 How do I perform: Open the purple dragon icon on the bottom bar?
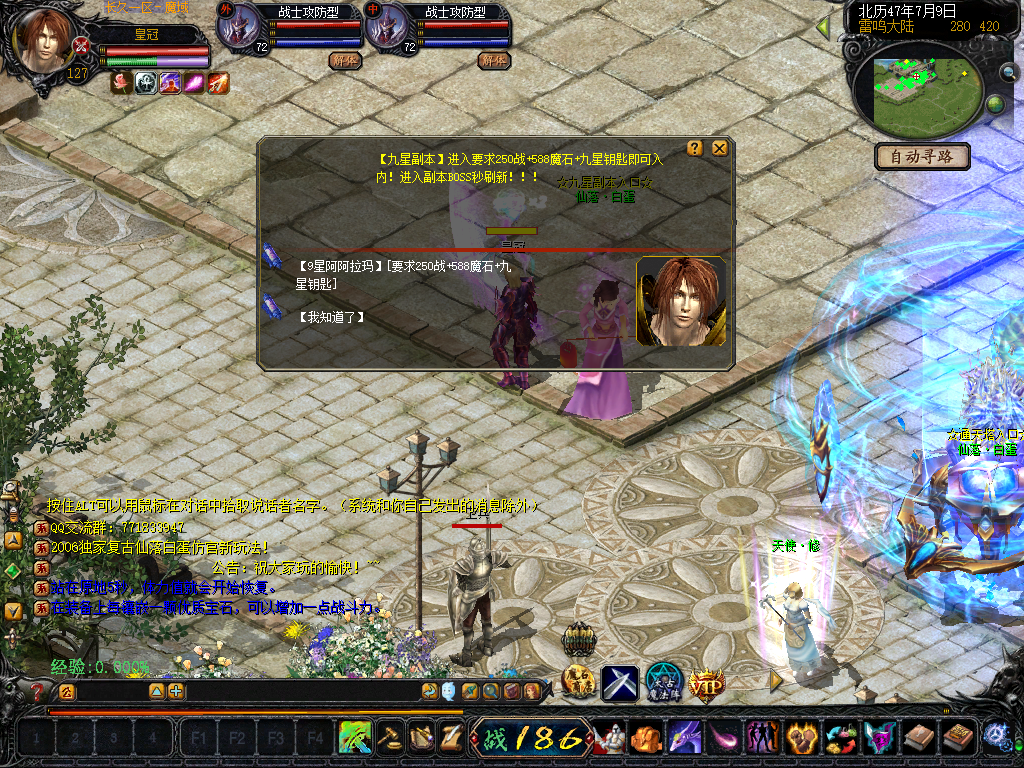pyautogui.click(x=685, y=739)
